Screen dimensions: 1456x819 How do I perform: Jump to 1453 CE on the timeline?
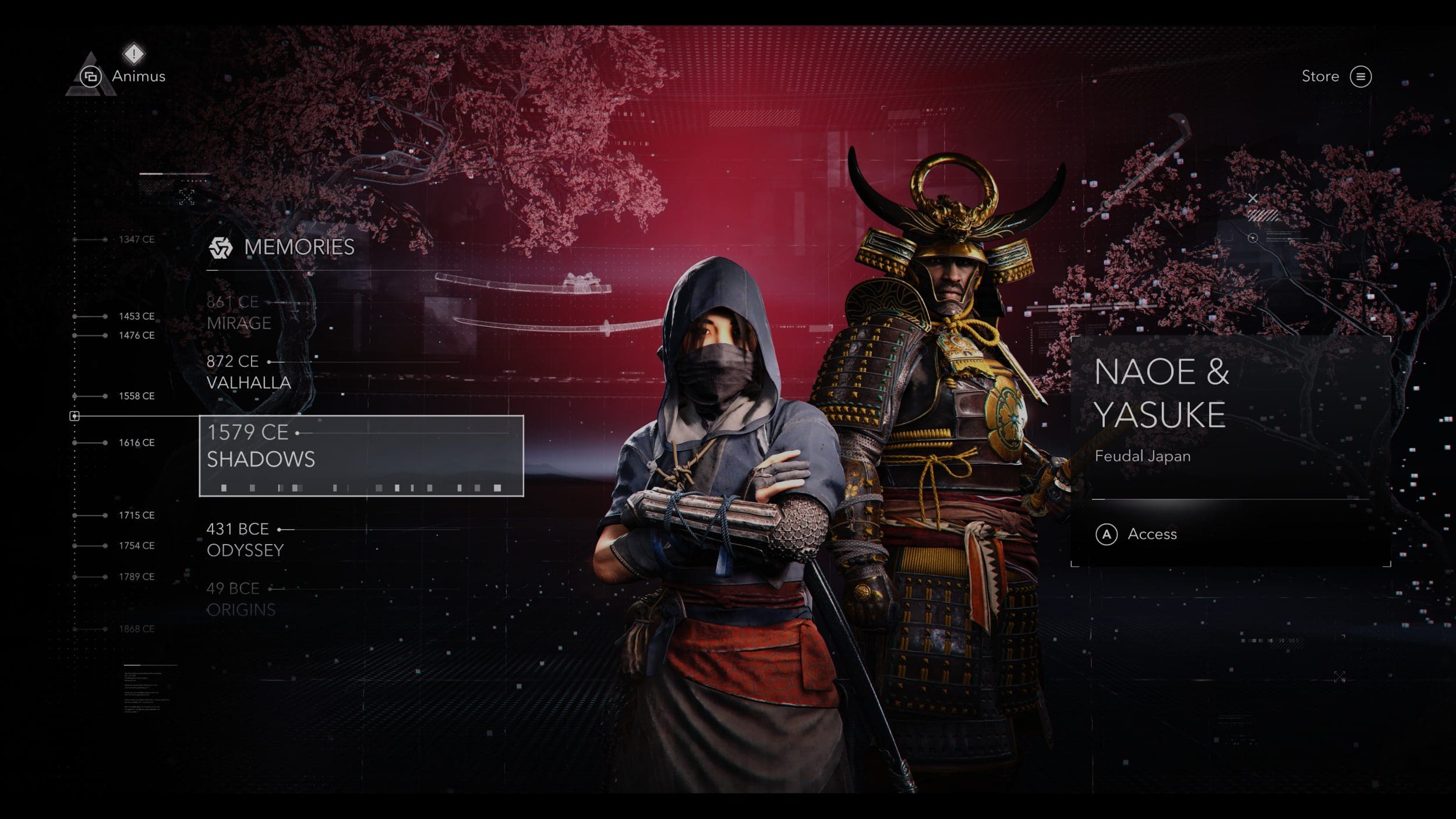136,316
